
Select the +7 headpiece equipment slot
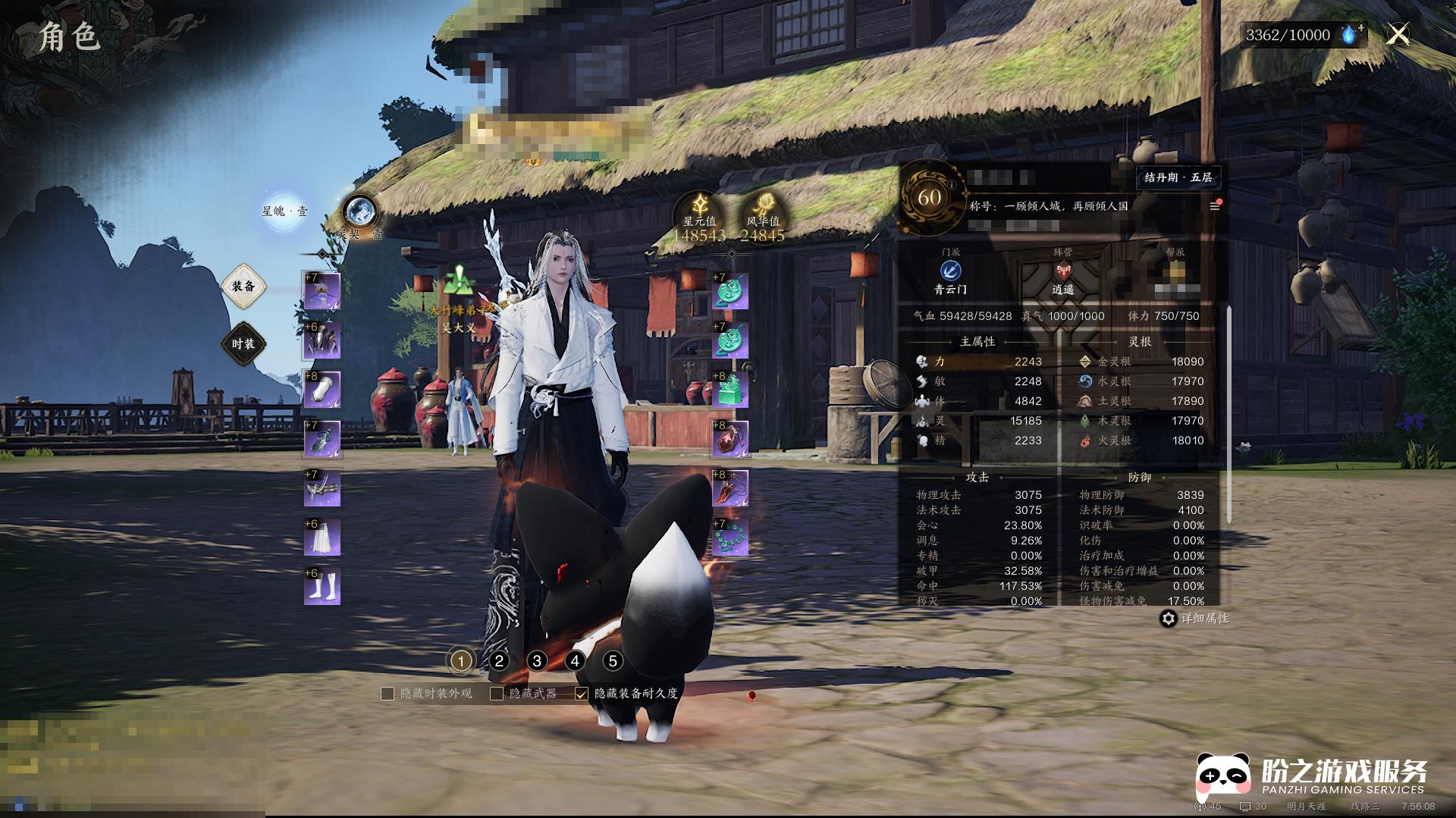(x=322, y=292)
